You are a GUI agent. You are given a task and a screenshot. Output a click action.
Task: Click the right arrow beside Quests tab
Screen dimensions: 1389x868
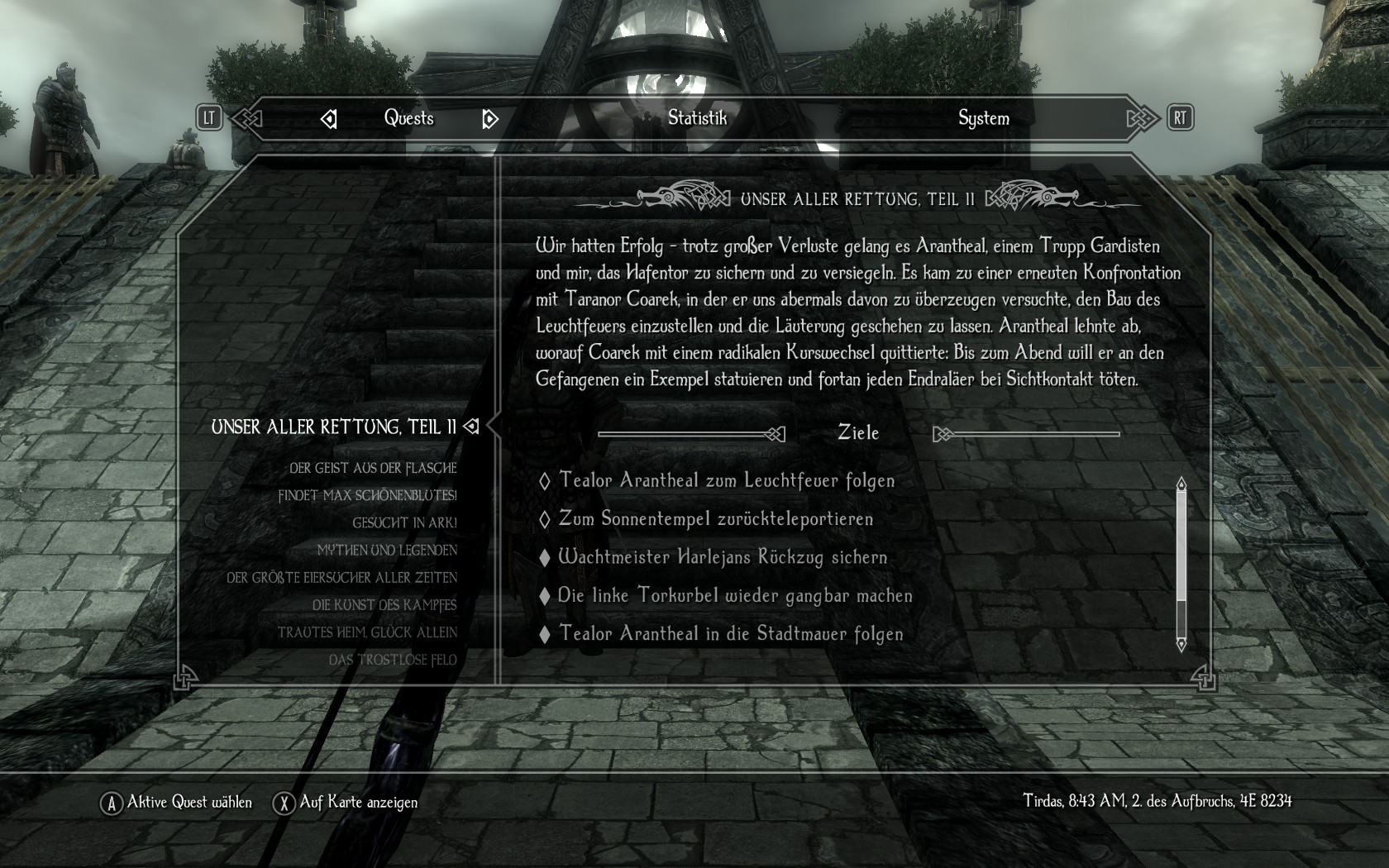(489, 120)
